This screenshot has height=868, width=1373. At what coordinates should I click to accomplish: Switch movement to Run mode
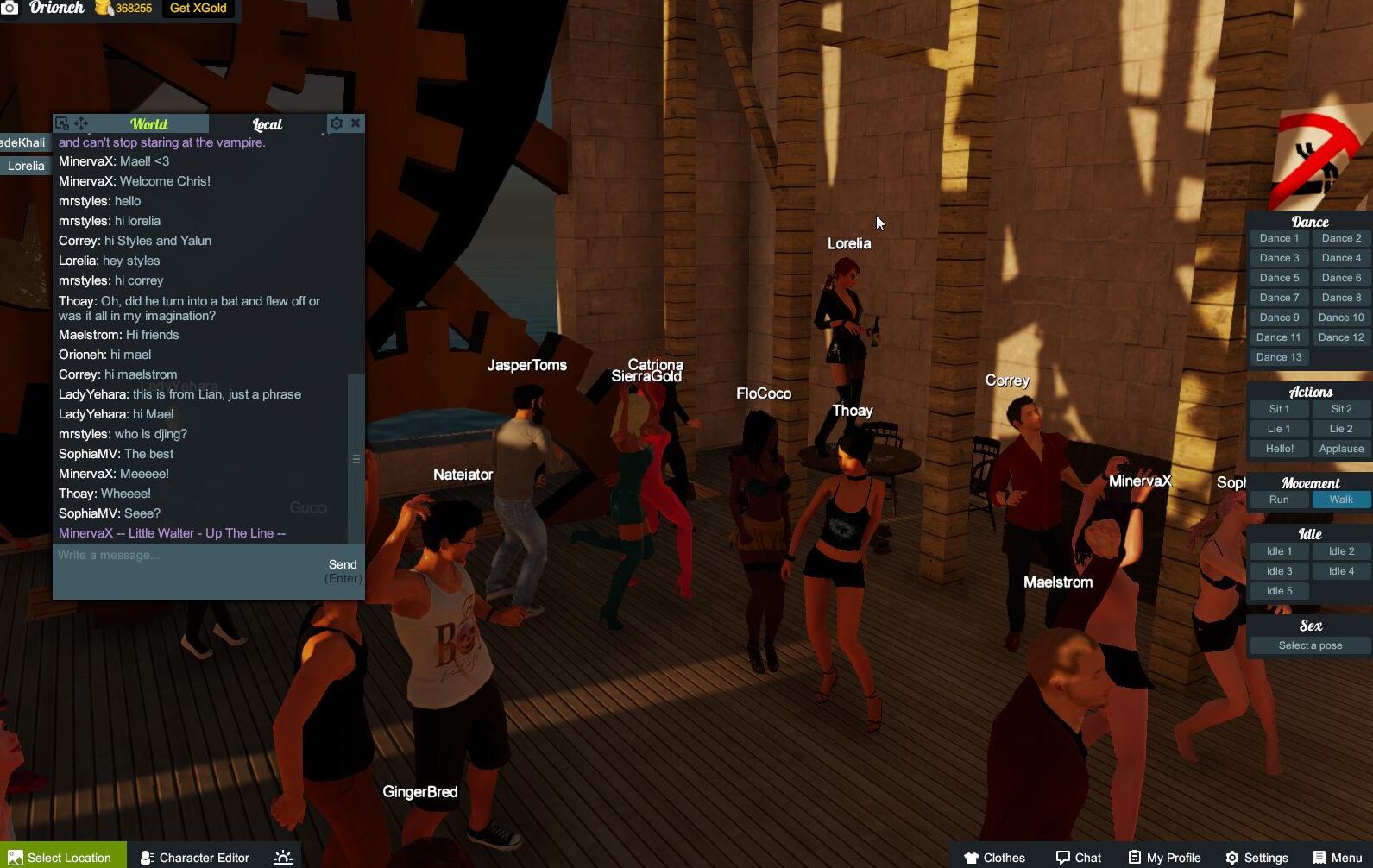tap(1278, 499)
